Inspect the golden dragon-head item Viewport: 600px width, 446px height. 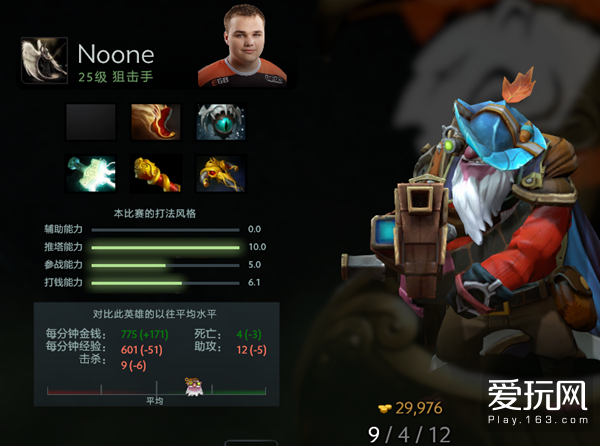(221, 172)
